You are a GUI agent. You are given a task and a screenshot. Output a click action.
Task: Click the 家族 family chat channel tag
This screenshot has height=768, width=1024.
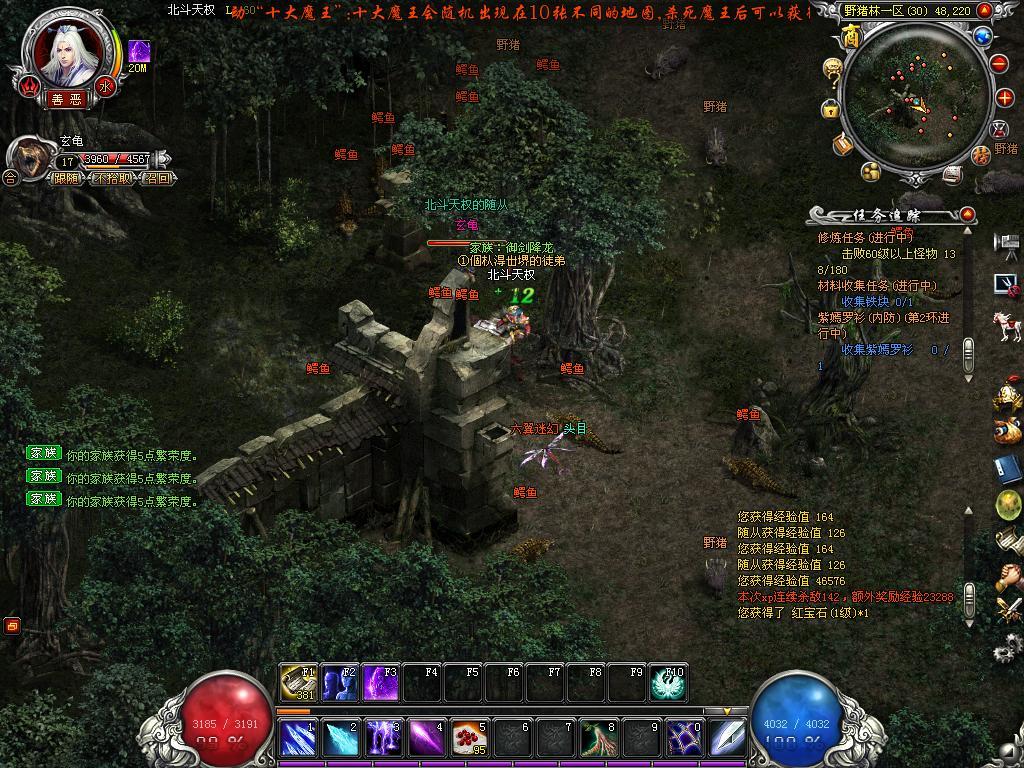click(x=44, y=453)
